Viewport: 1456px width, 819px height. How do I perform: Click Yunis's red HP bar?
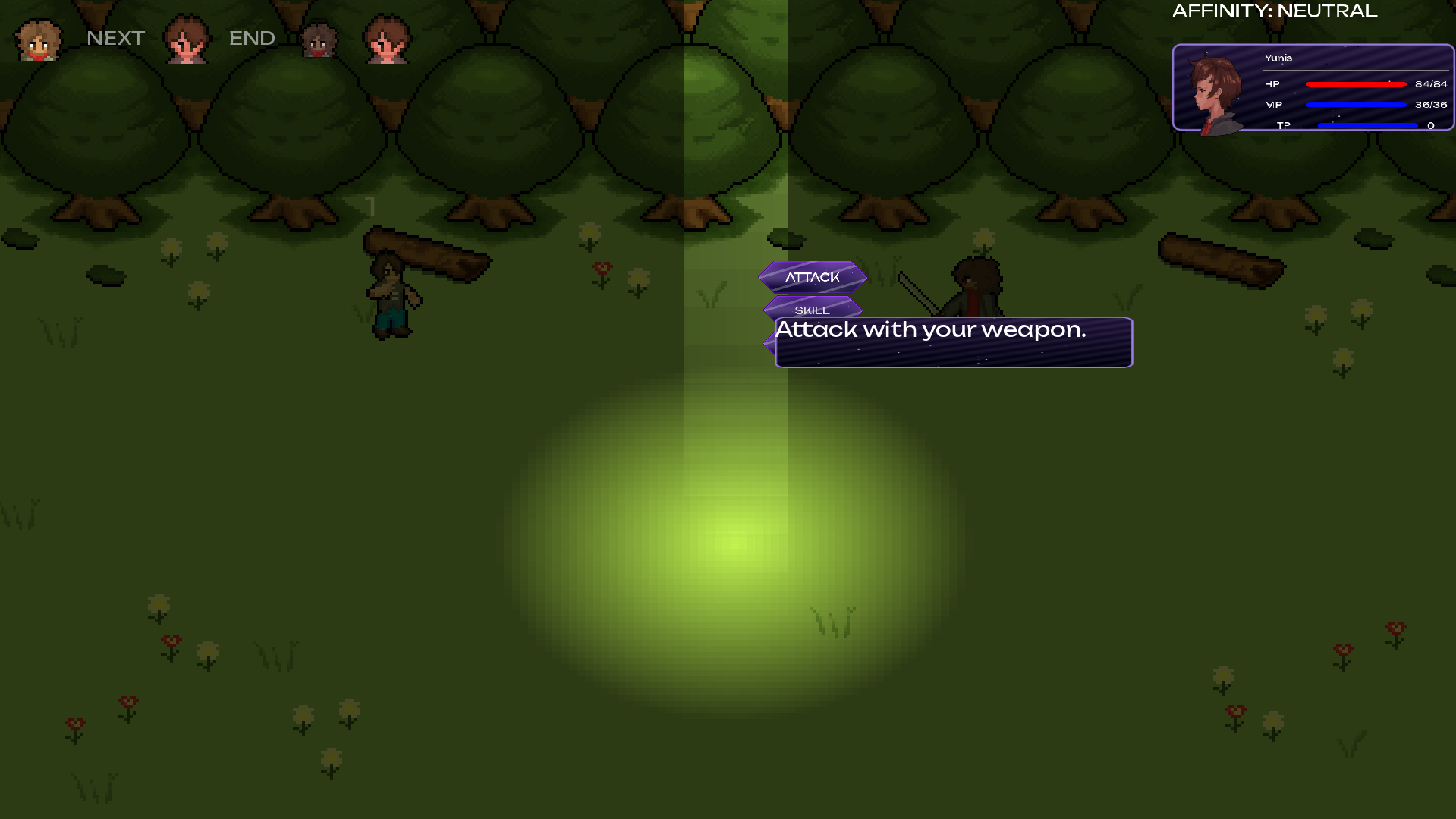click(x=1354, y=84)
